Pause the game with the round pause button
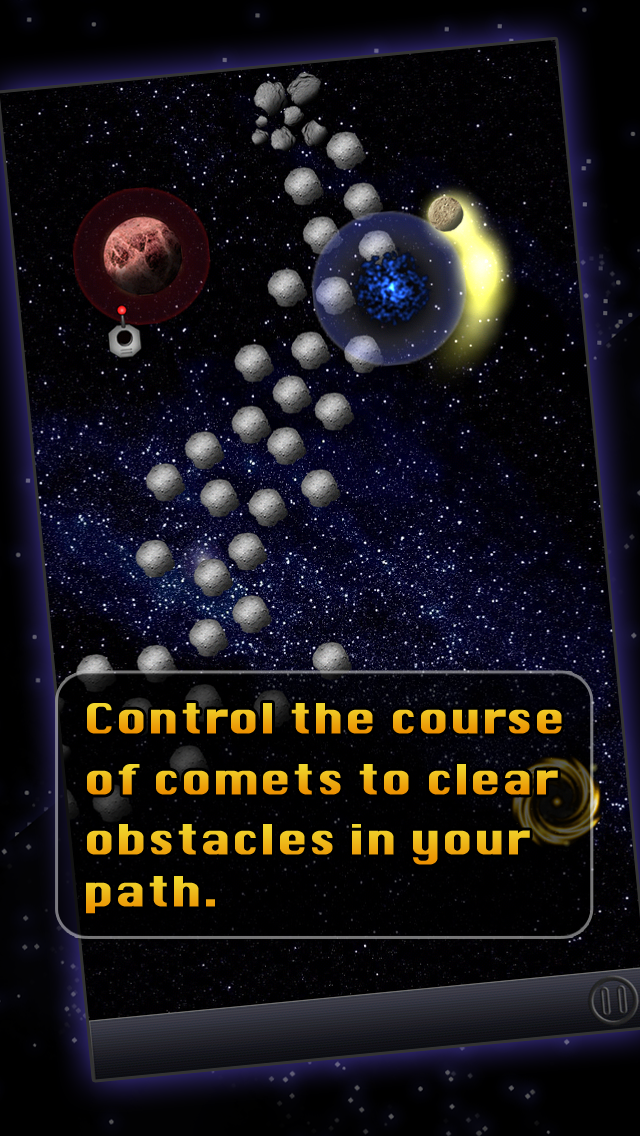Viewport: 640px width, 1136px height. (612, 999)
